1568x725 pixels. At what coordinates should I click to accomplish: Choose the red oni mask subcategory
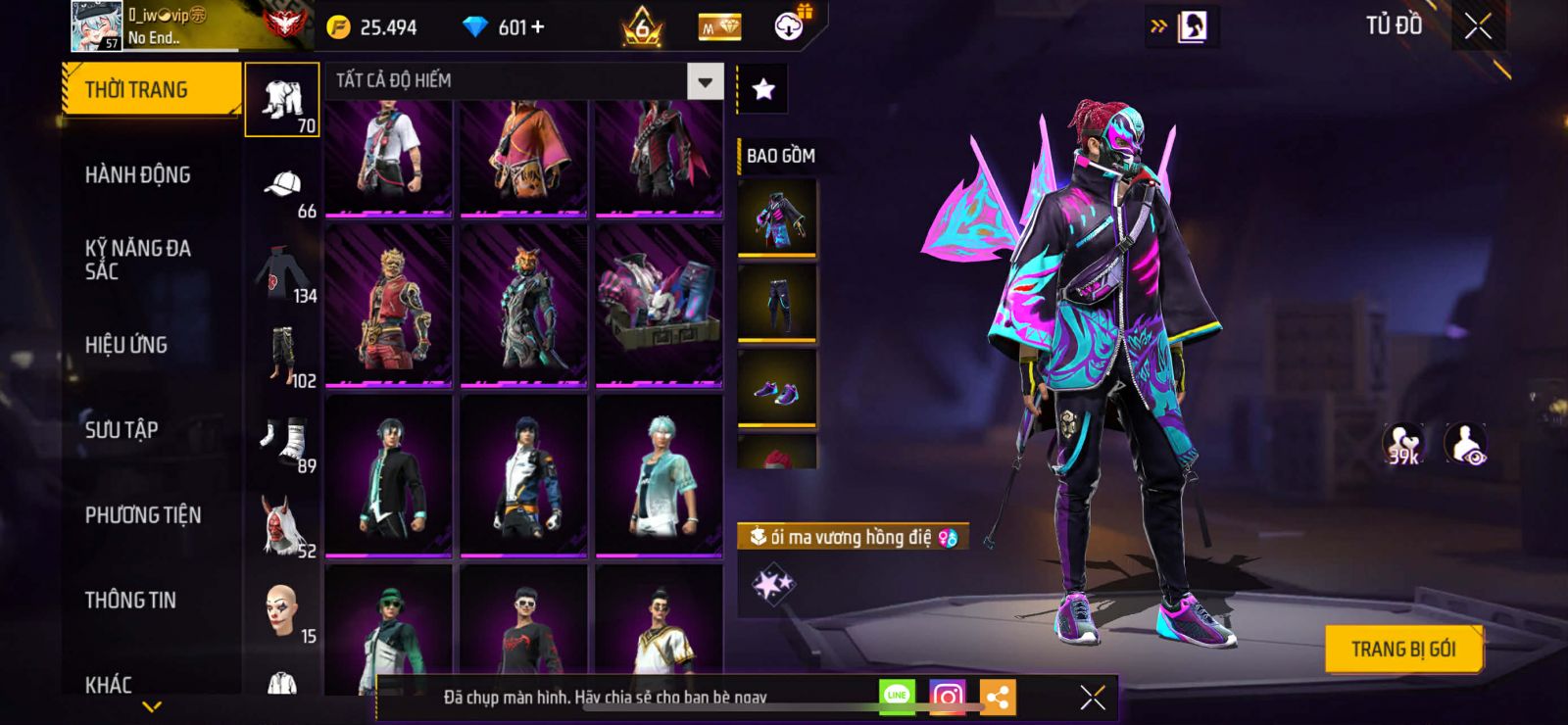pos(282,524)
